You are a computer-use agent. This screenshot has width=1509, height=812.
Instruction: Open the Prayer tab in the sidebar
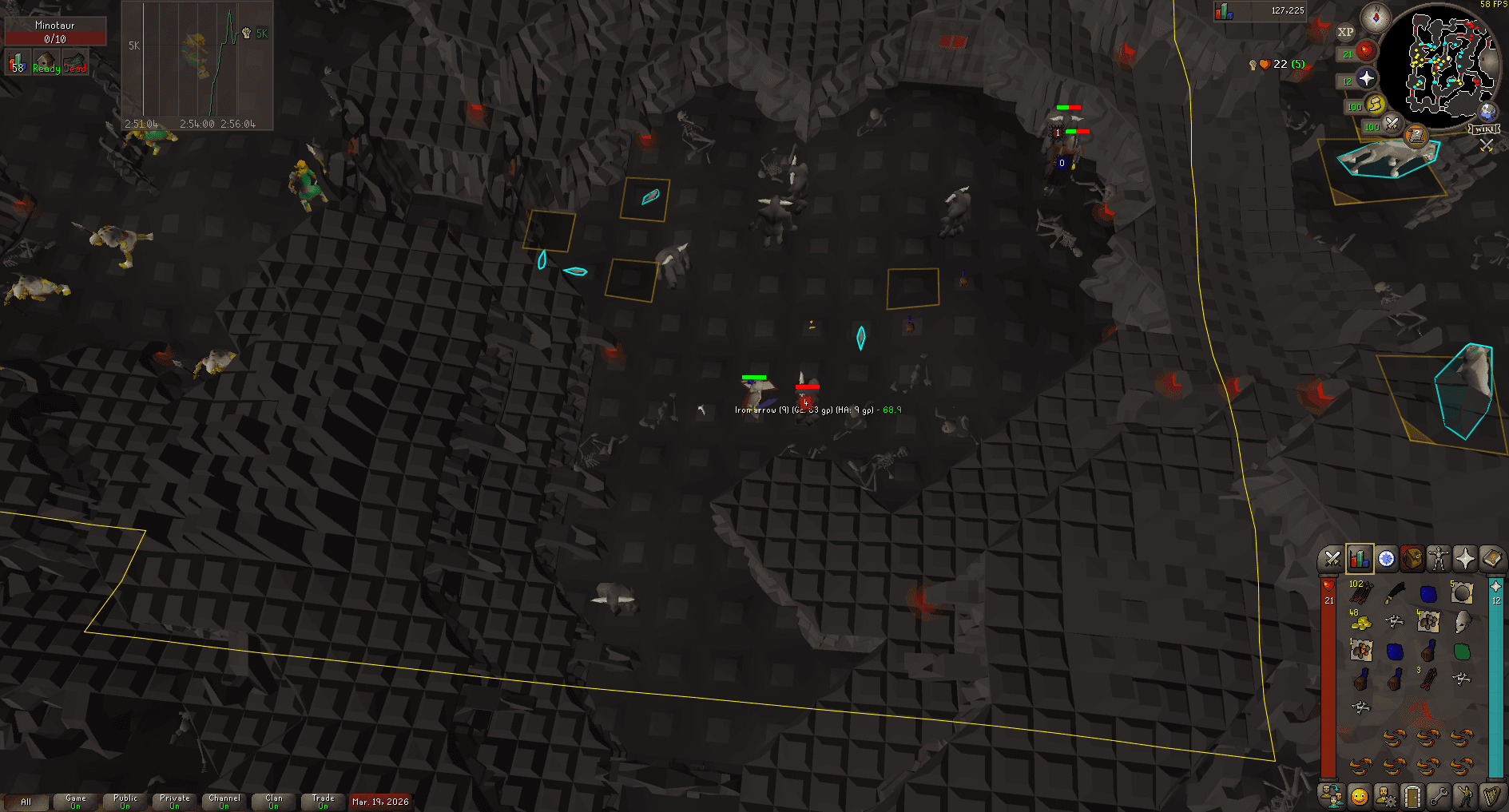point(1467,557)
